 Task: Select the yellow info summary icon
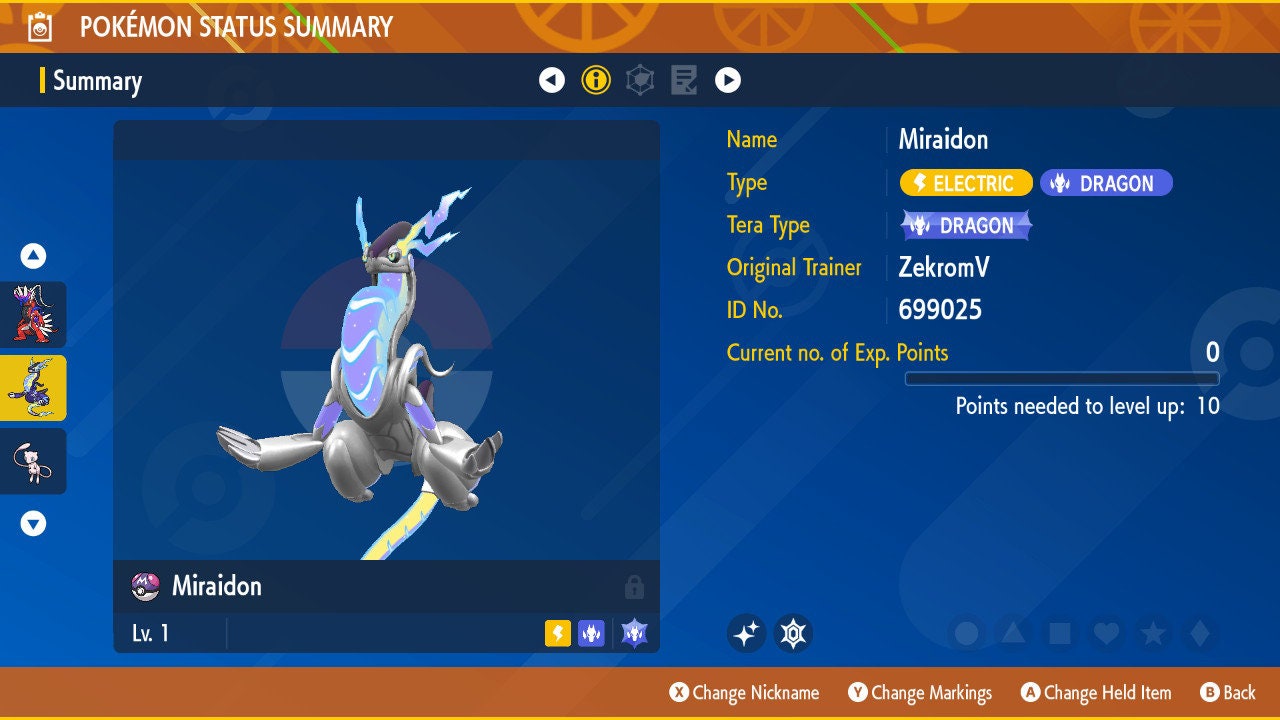pyautogui.click(x=596, y=79)
